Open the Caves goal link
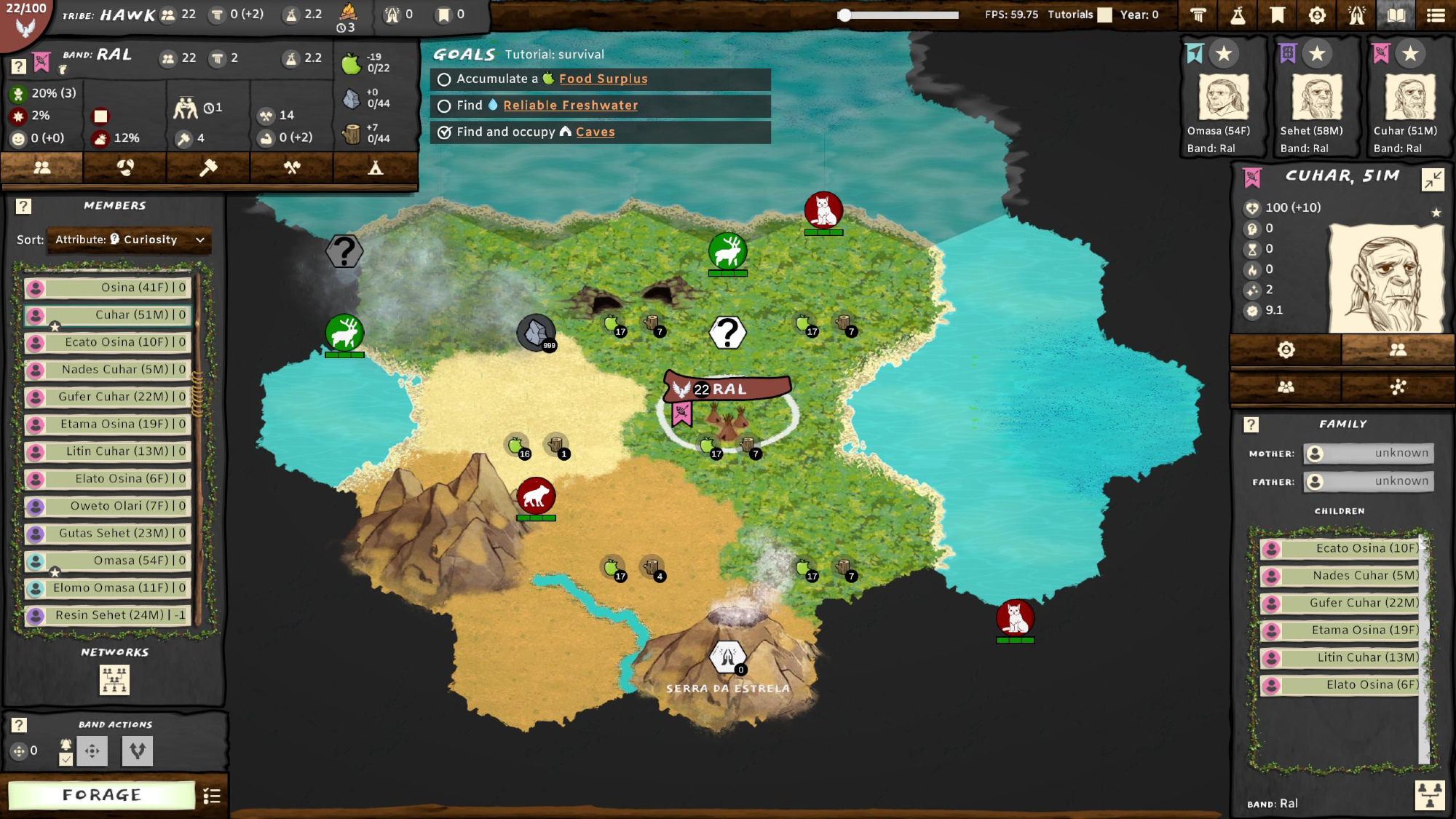This screenshot has height=819, width=1456. (x=595, y=132)
